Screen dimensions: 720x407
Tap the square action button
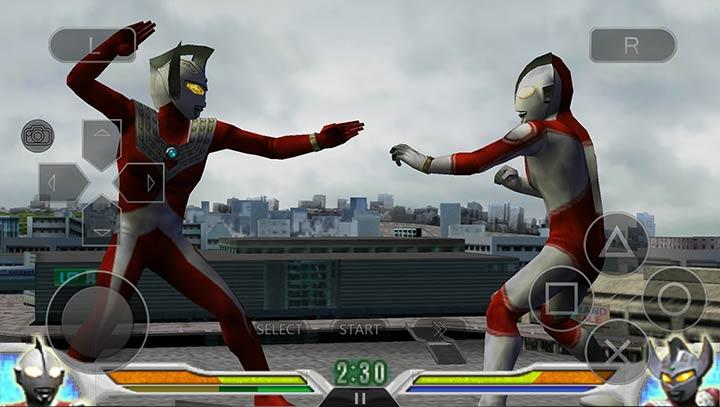click(561, 297)
